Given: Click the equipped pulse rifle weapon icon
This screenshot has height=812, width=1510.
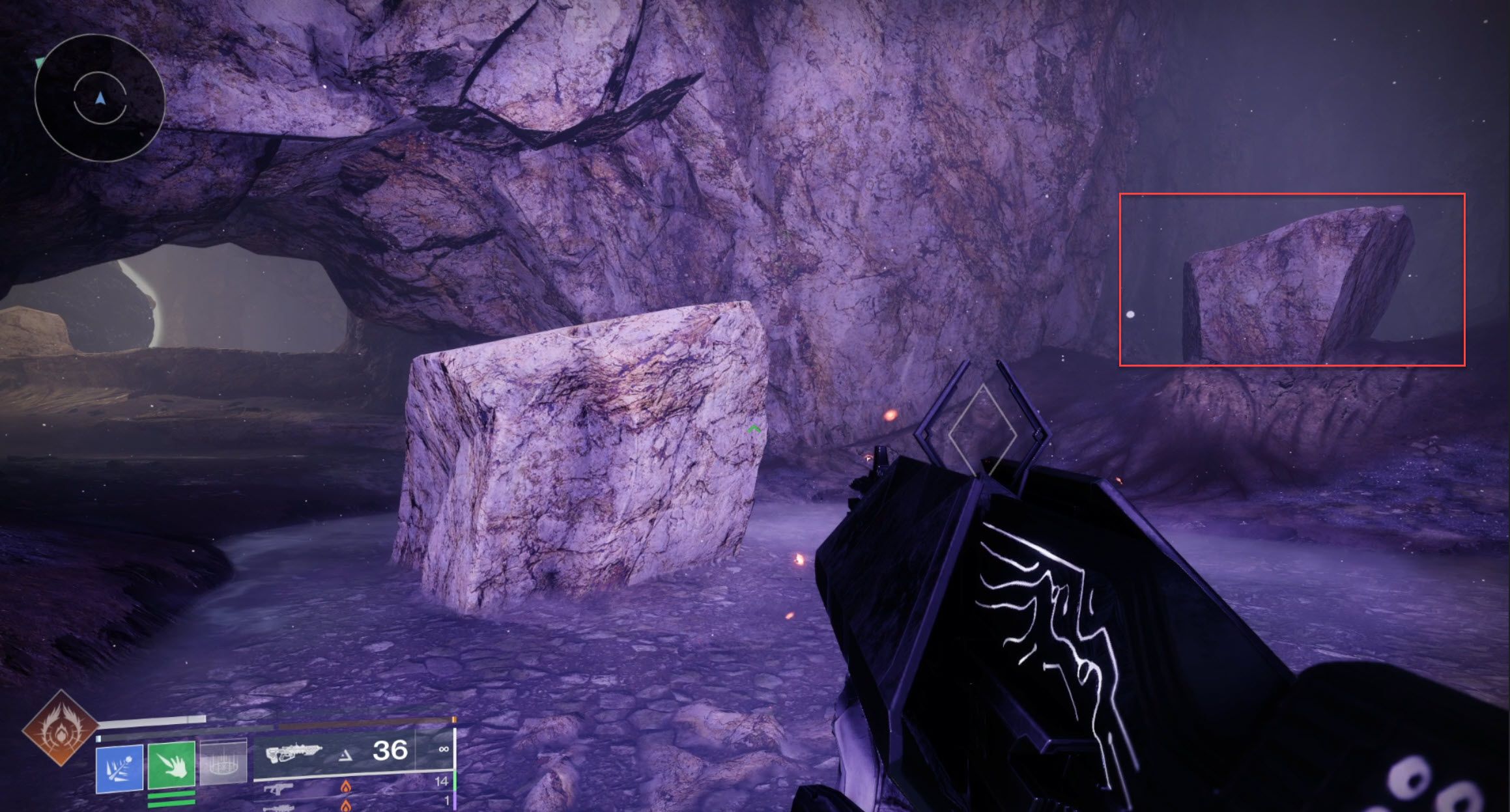Looking at the screenshot, I should [x=295, y=753].
